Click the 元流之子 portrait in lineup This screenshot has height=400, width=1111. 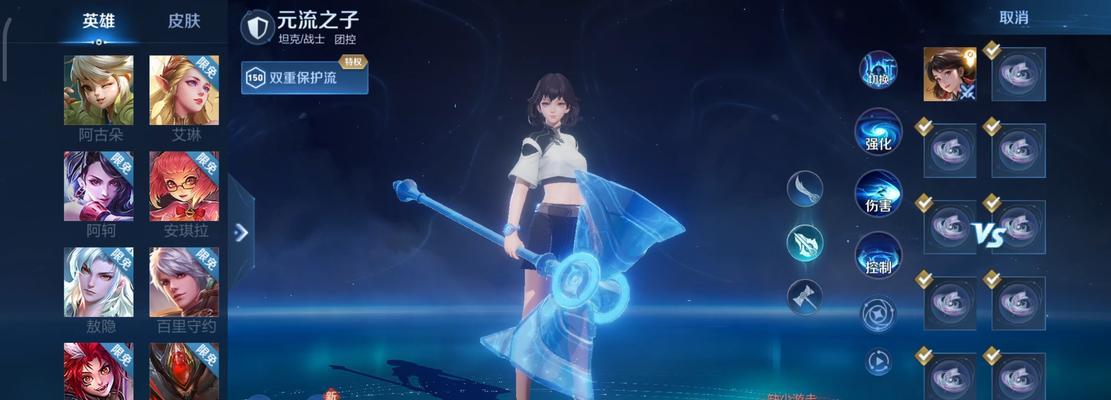pyautogui.click(x=949, y=74)
